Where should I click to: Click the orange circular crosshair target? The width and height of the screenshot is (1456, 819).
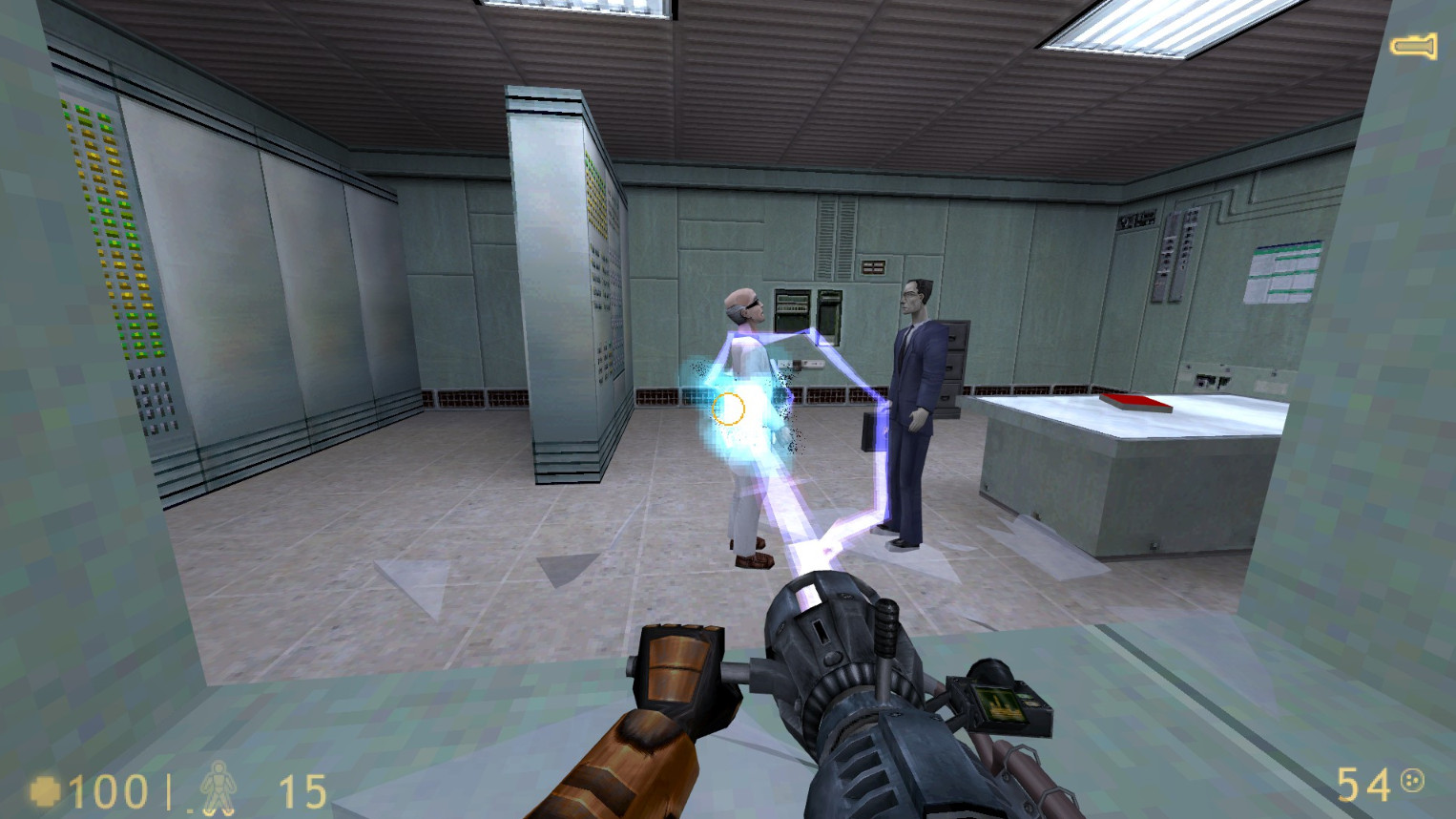(x=728, y=409)
